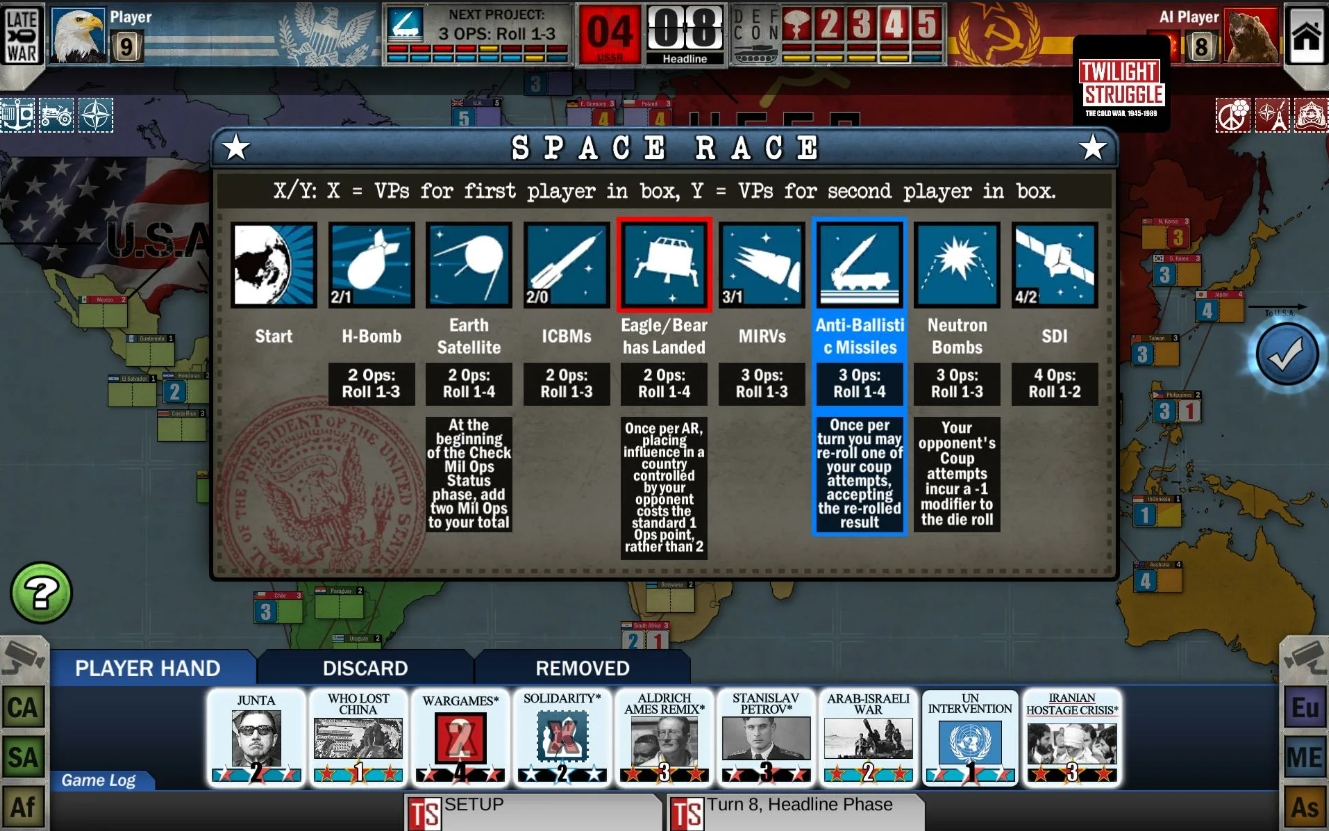Screen dimensions: 1329x831
Task: Open help via the green question mark
Action: coord(42,593)
